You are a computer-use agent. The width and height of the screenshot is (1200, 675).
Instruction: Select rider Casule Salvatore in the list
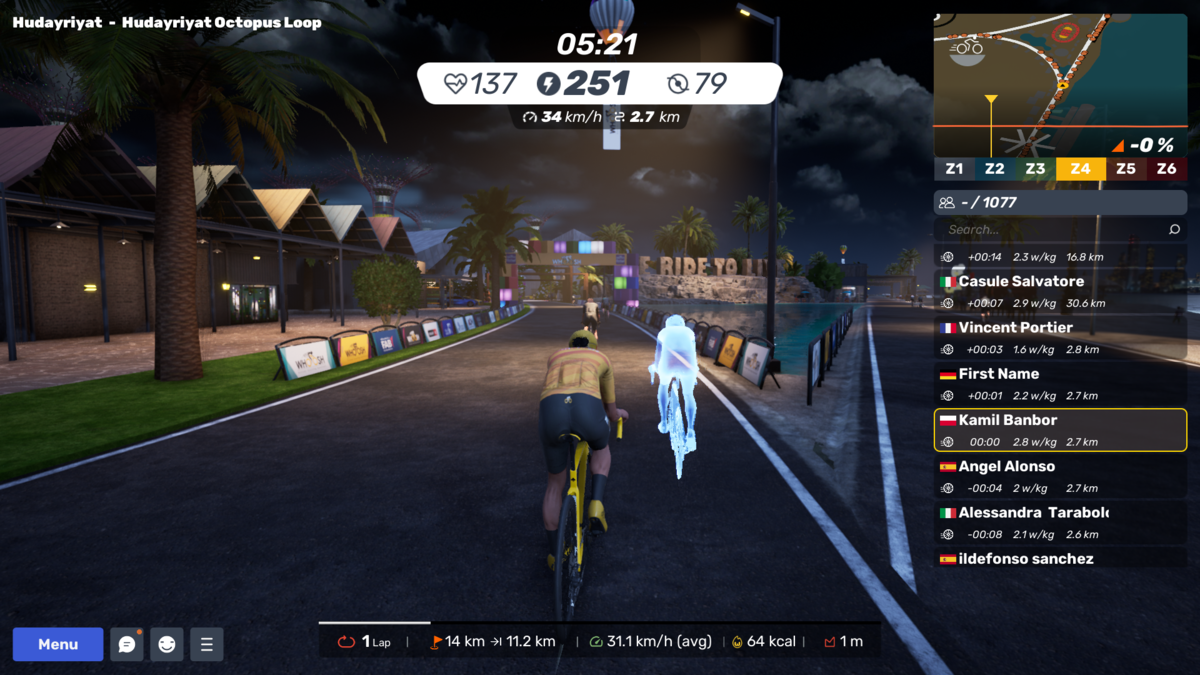point(1060,292)
